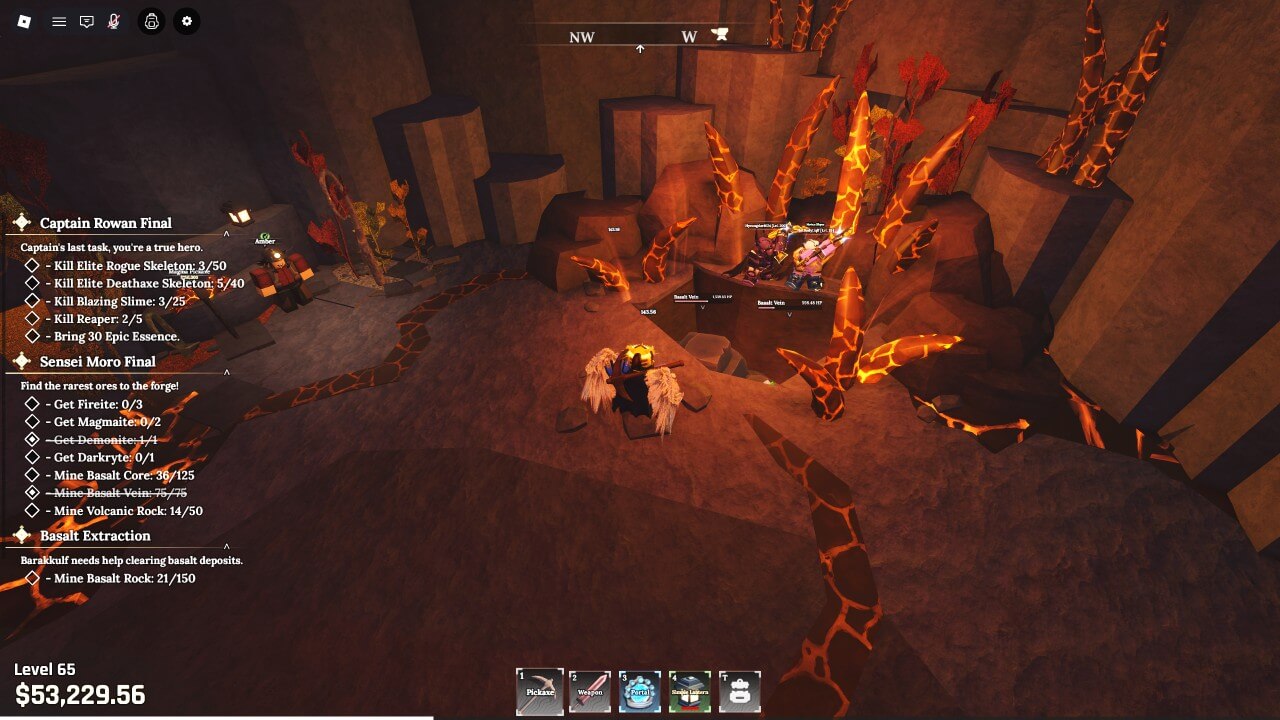Collapse the Captain Rowan Final quest
Image resolution: width=1280 pixels, height=720 pixels.
pos(227,233)
